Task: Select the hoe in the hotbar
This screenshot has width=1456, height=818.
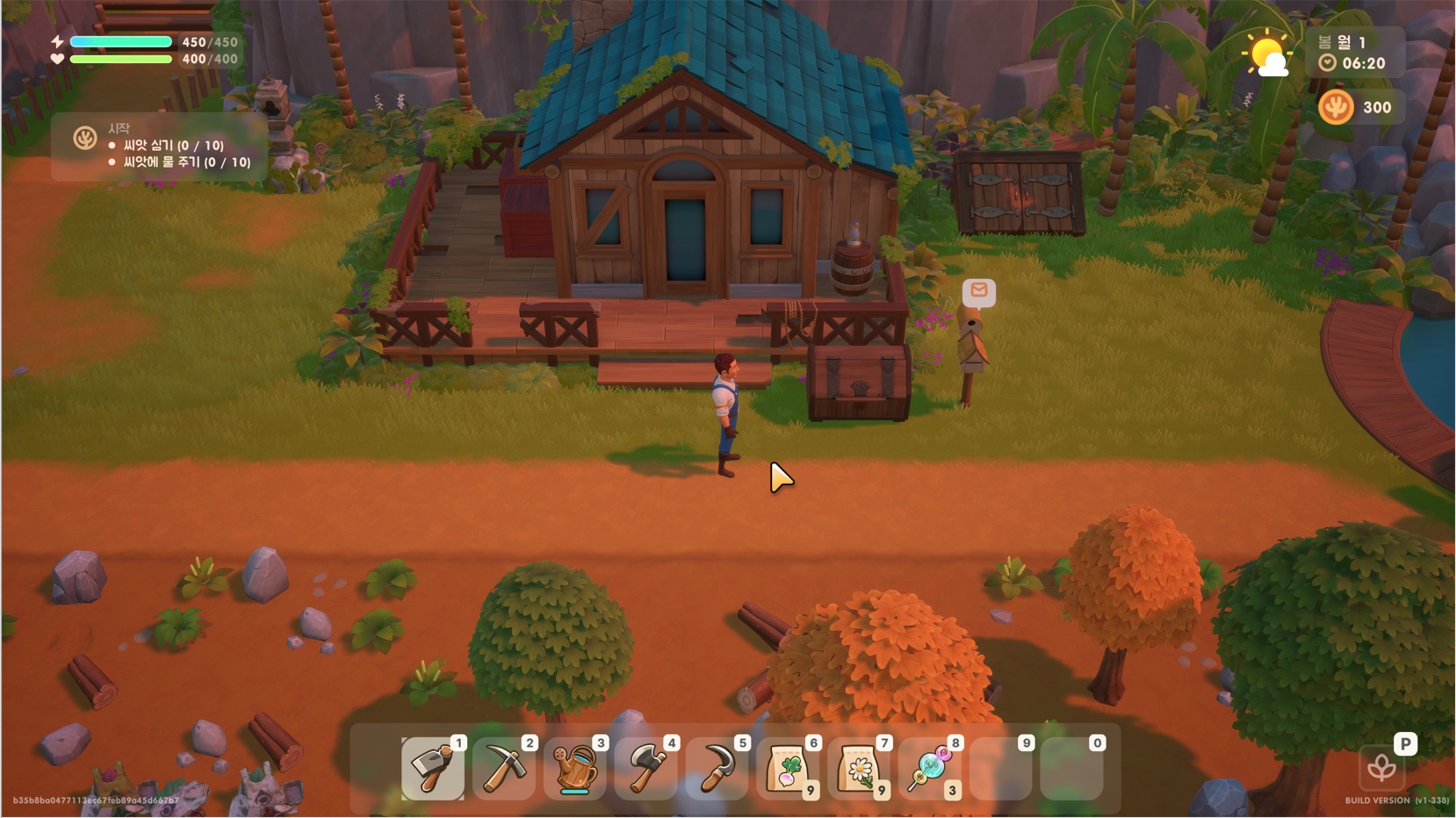Action: tap(432, 769)
